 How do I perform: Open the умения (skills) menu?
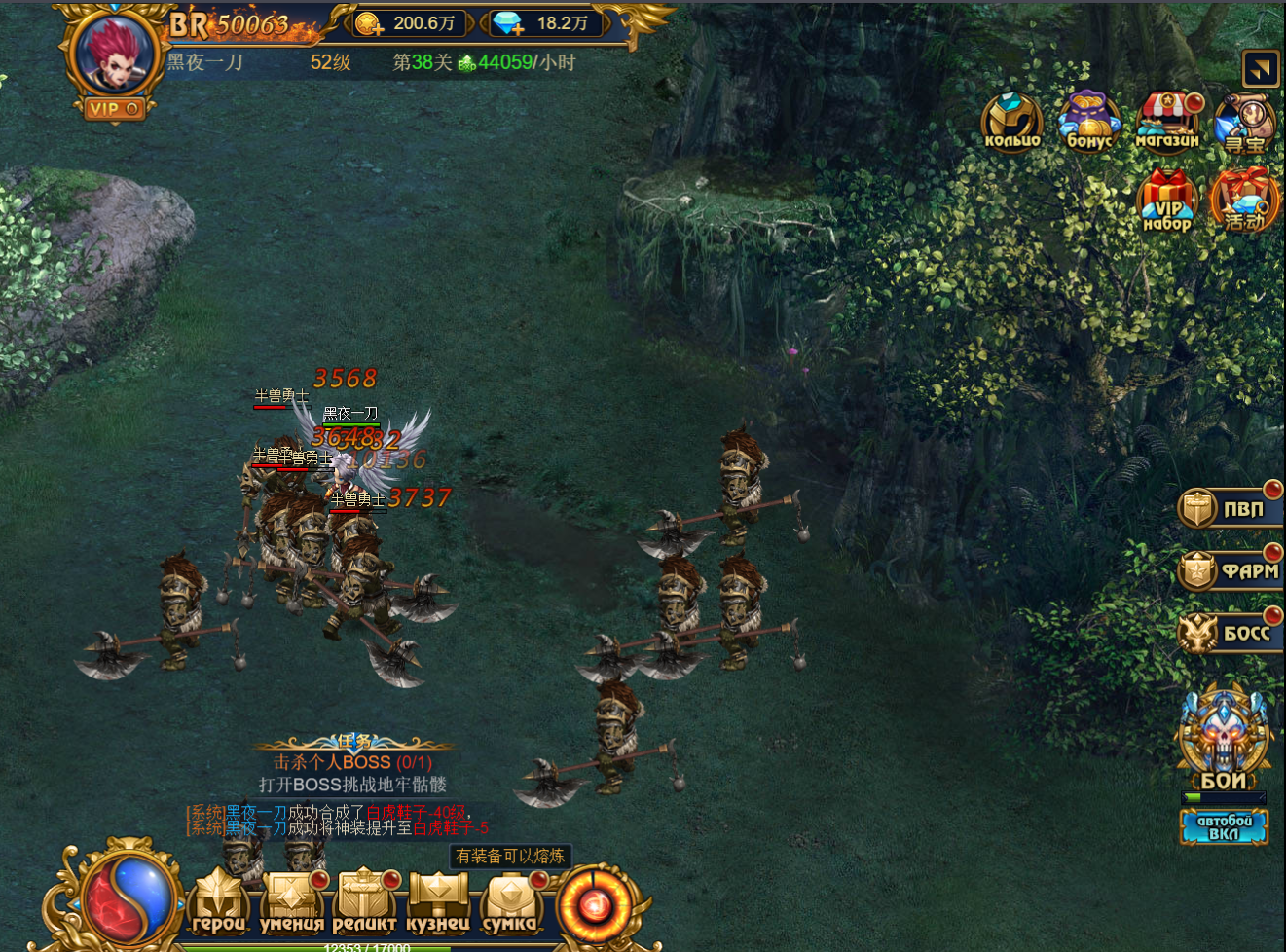click(x=291, y=902)
